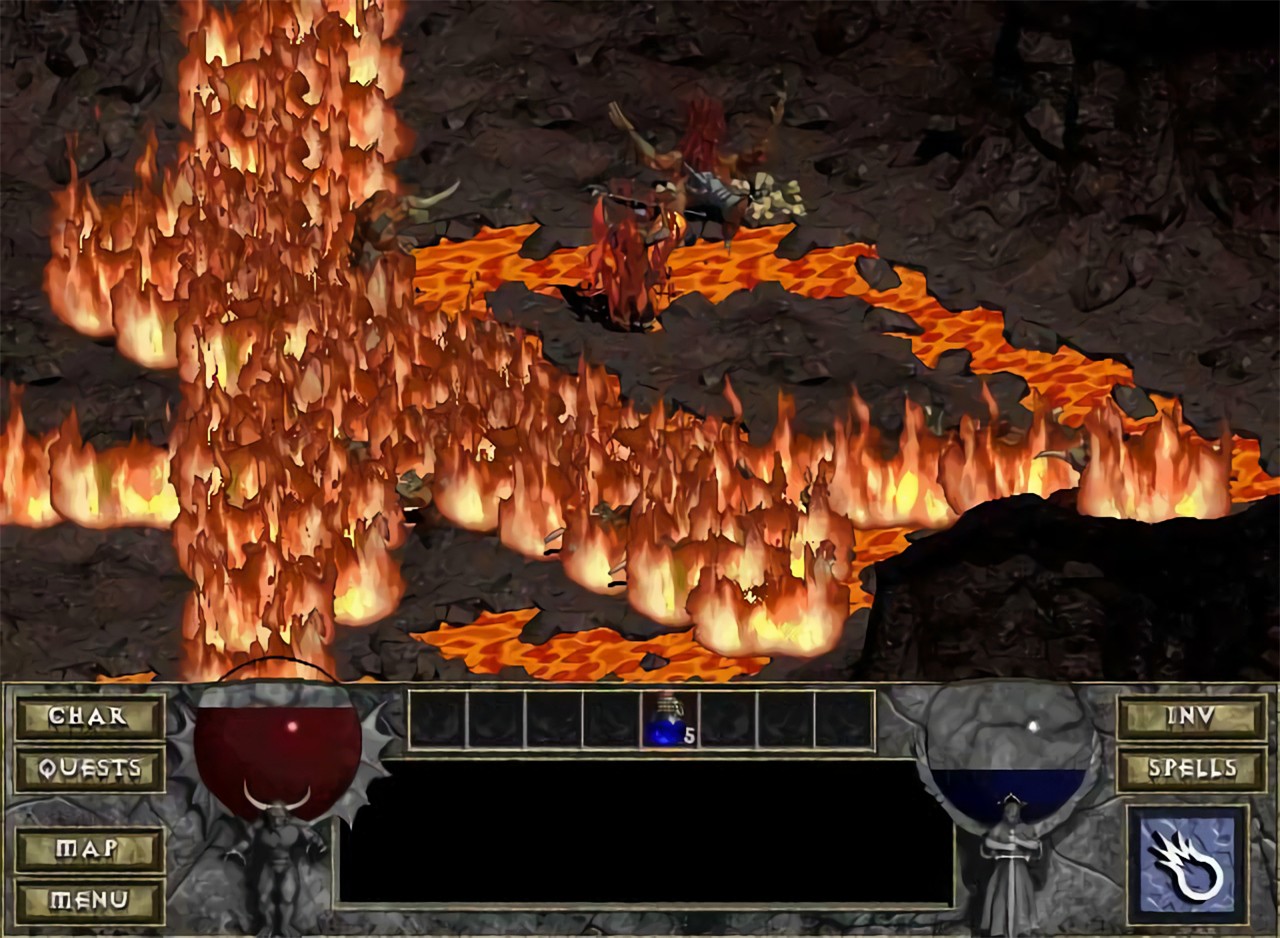The width and height of the screenshot is (1280, 938).
Task: Open the INV inventory panel
Action: point(1191,716)
